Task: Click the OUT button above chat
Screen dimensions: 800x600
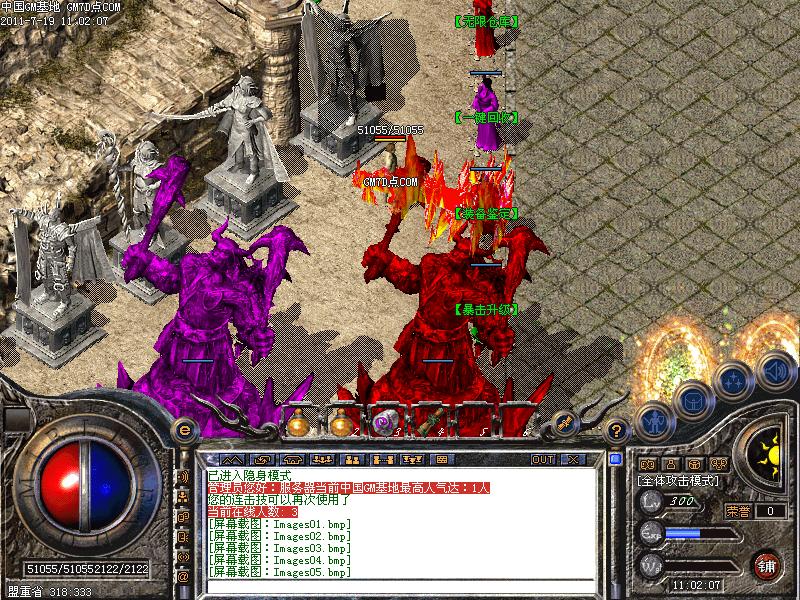Action: 543,459
